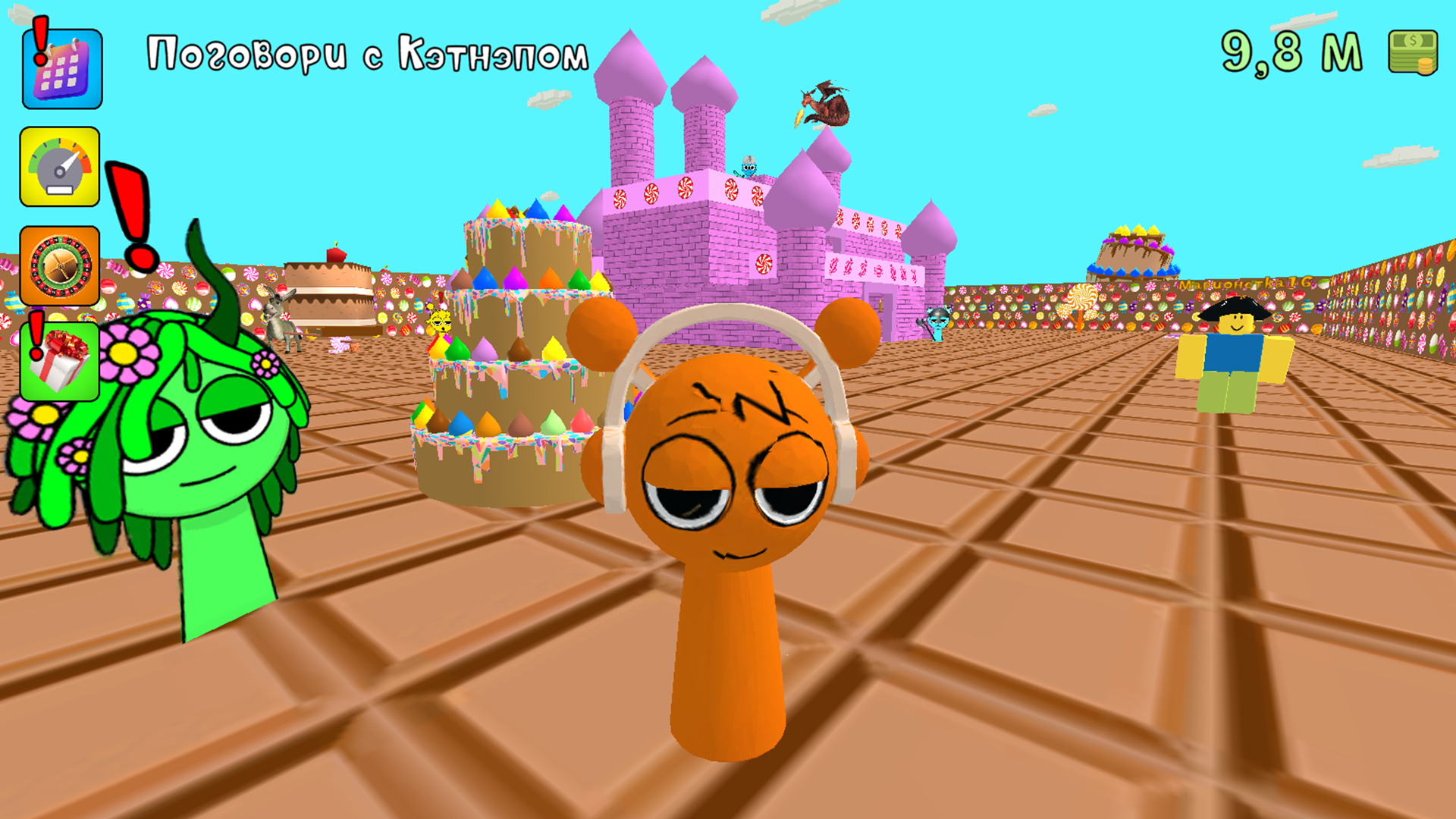Click the blue character atop the castle wall

point(748,168)
